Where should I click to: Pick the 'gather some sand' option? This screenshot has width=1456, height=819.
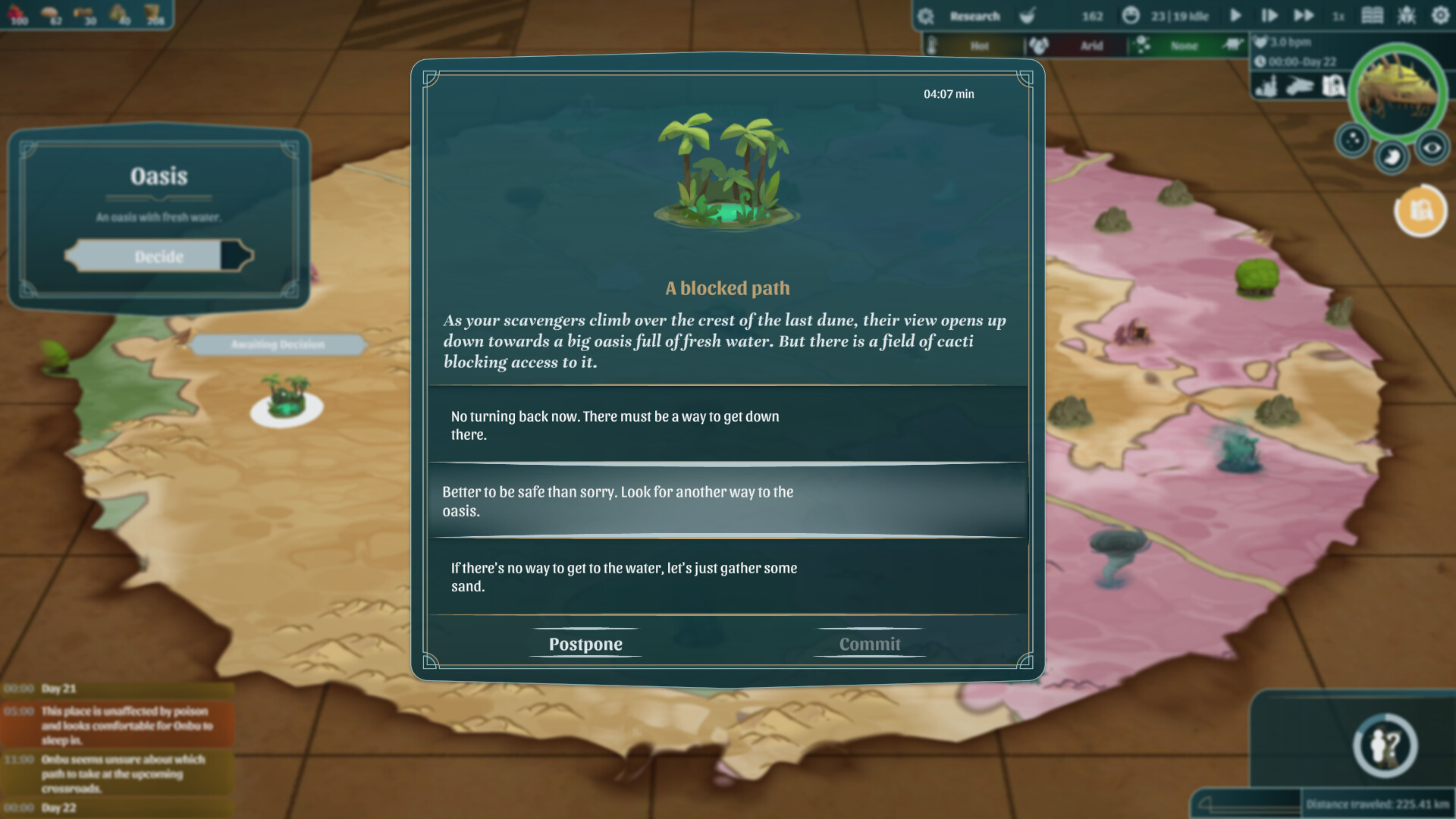click(726, 576)
